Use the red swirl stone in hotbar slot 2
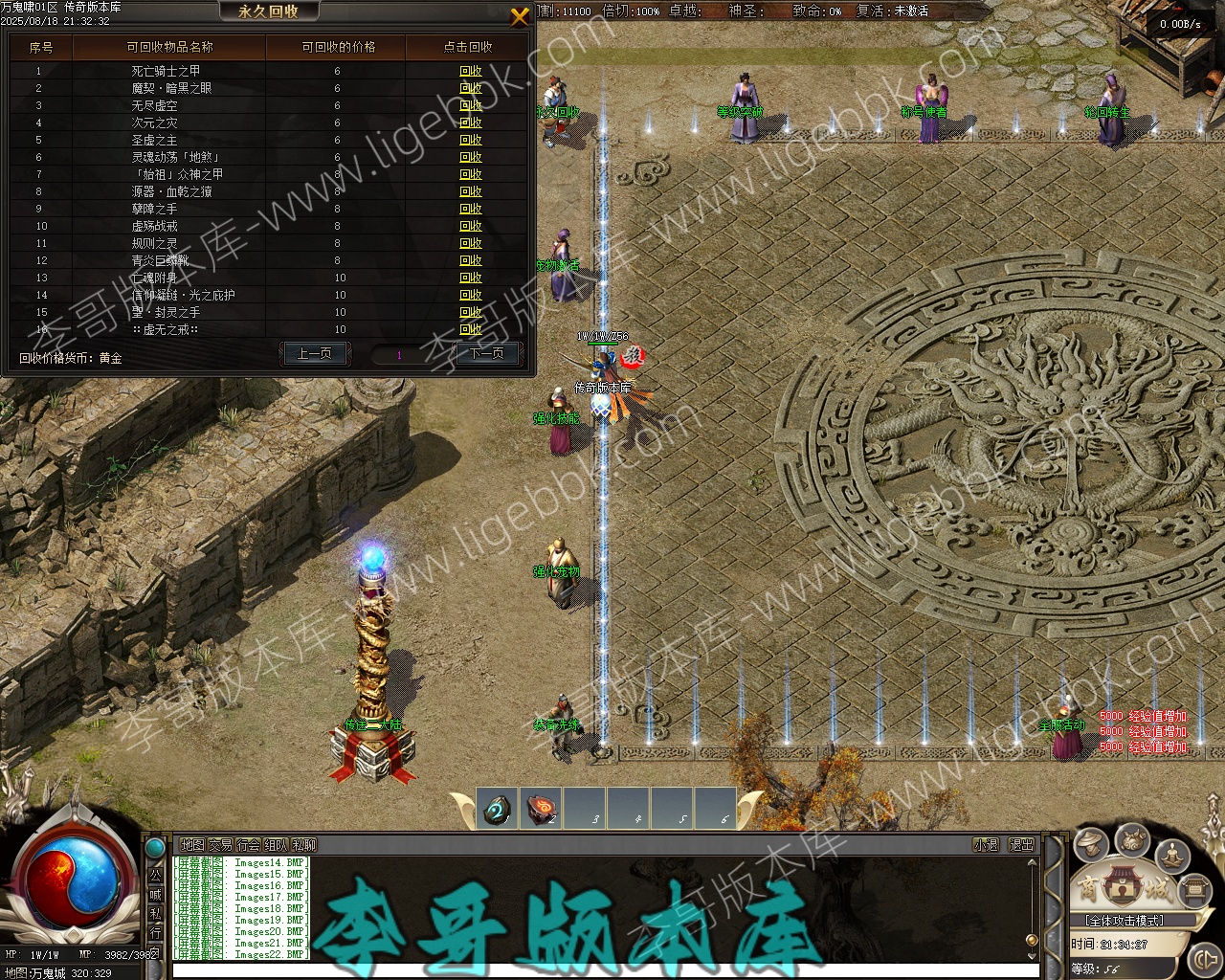Screen dimensions: 1225x980 tap(542, 810)
